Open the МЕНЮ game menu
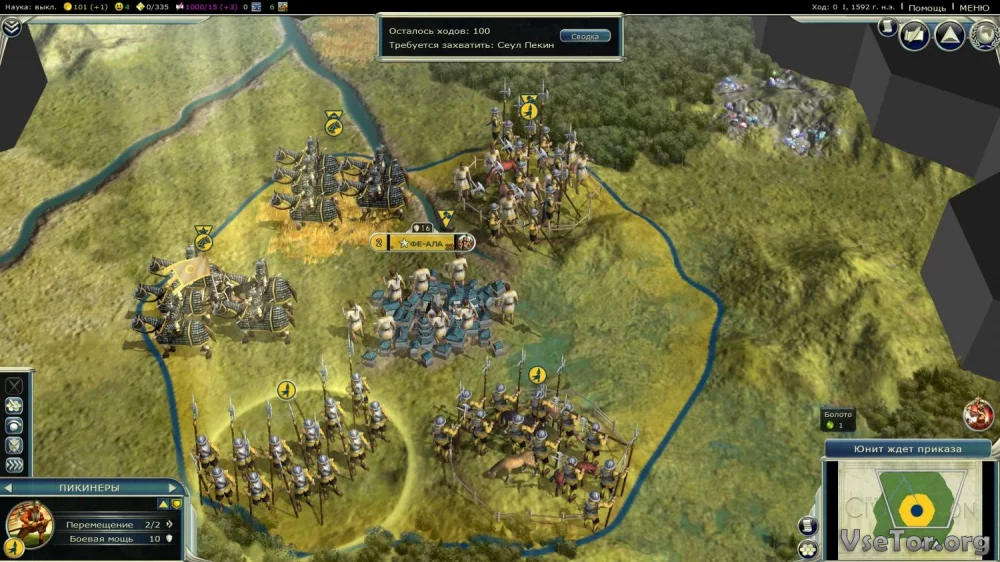The width and height of the screenshot is (1000, 562). click(974, 8)
